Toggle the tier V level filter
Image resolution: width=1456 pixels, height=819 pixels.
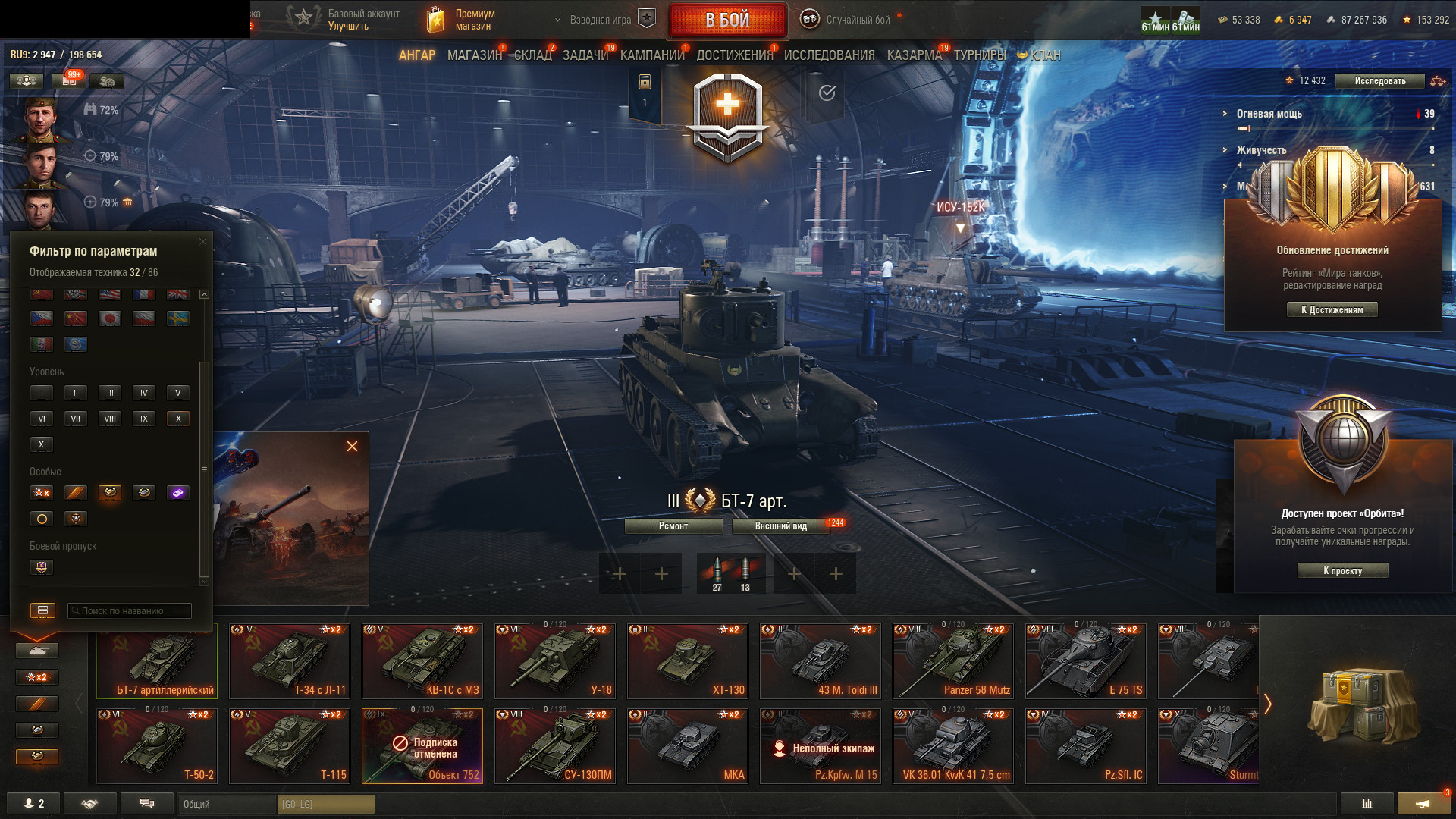click(x=178, y=393)
